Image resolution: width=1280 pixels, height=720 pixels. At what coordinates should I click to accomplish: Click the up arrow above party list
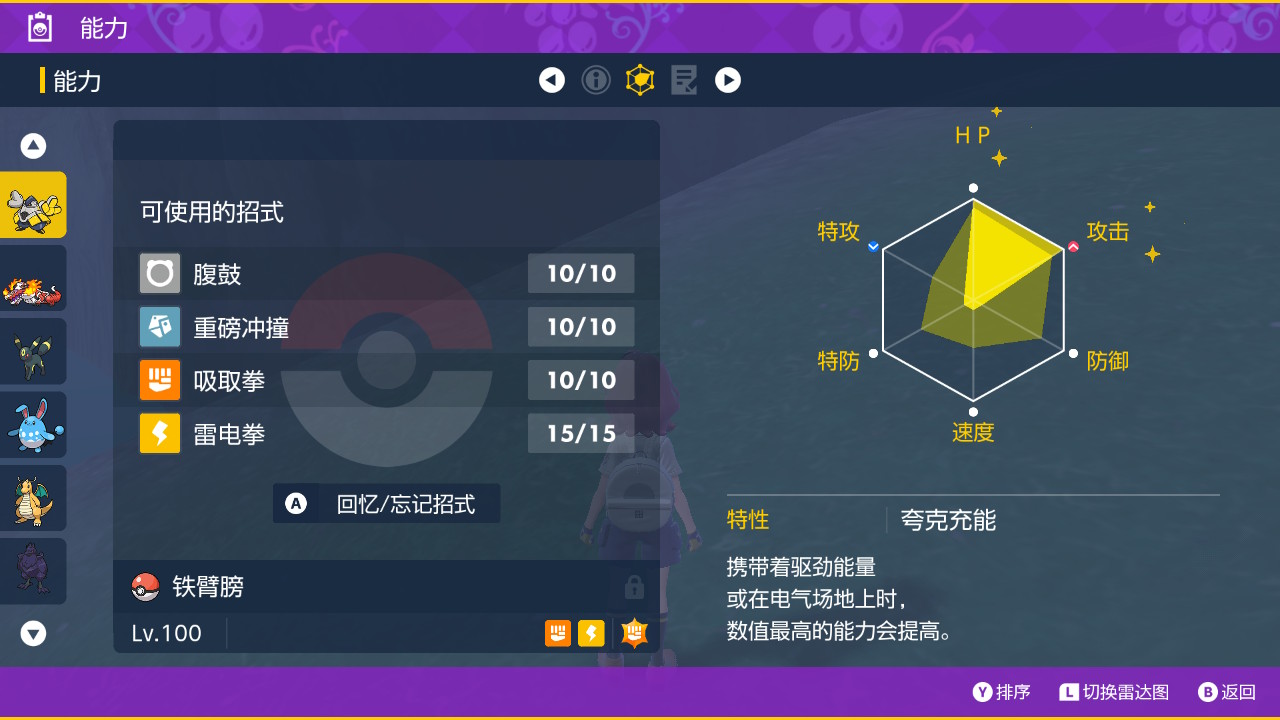click(33, 145)
